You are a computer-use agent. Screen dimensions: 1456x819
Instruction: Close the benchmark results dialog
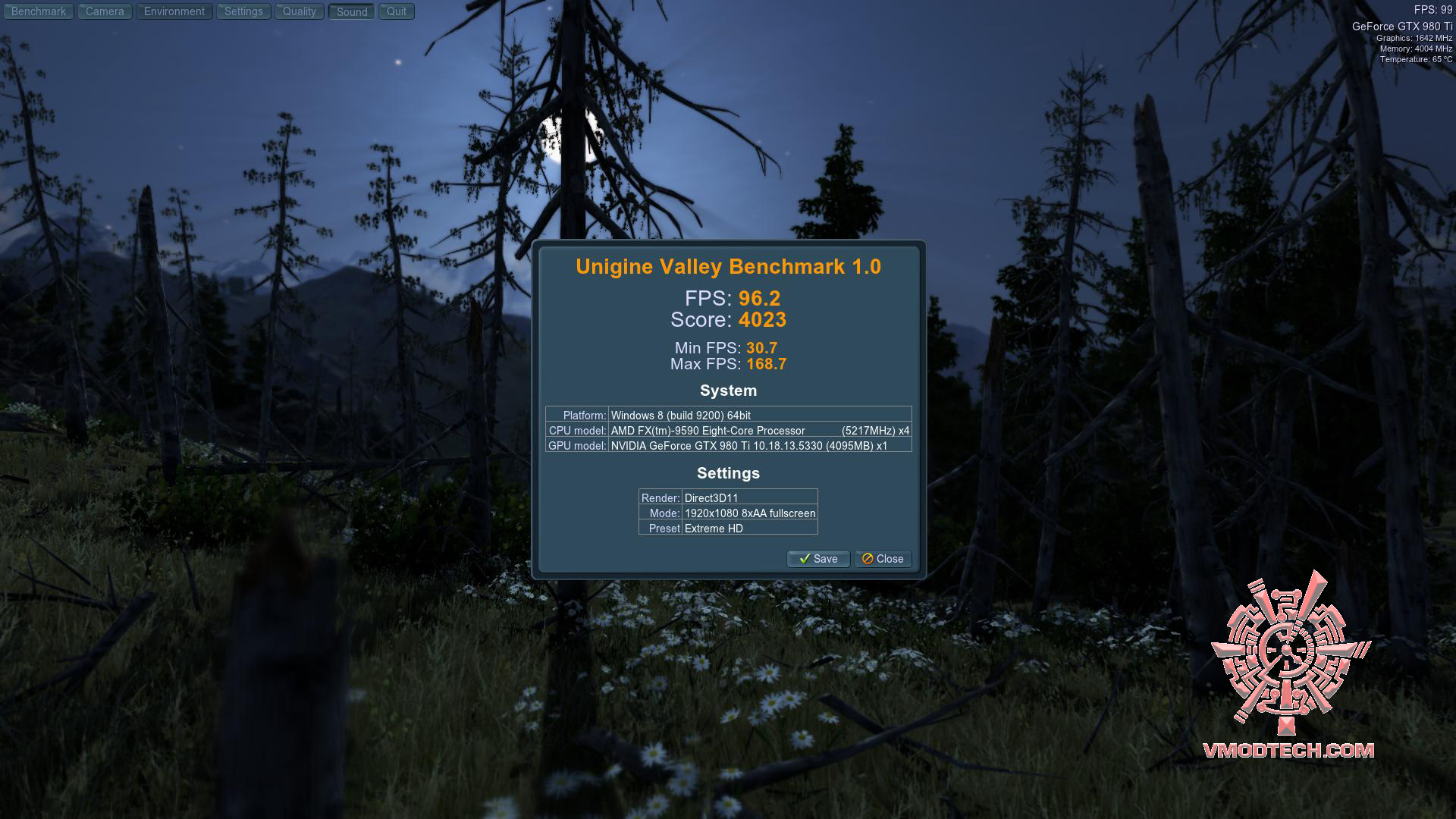coord(883,559)
